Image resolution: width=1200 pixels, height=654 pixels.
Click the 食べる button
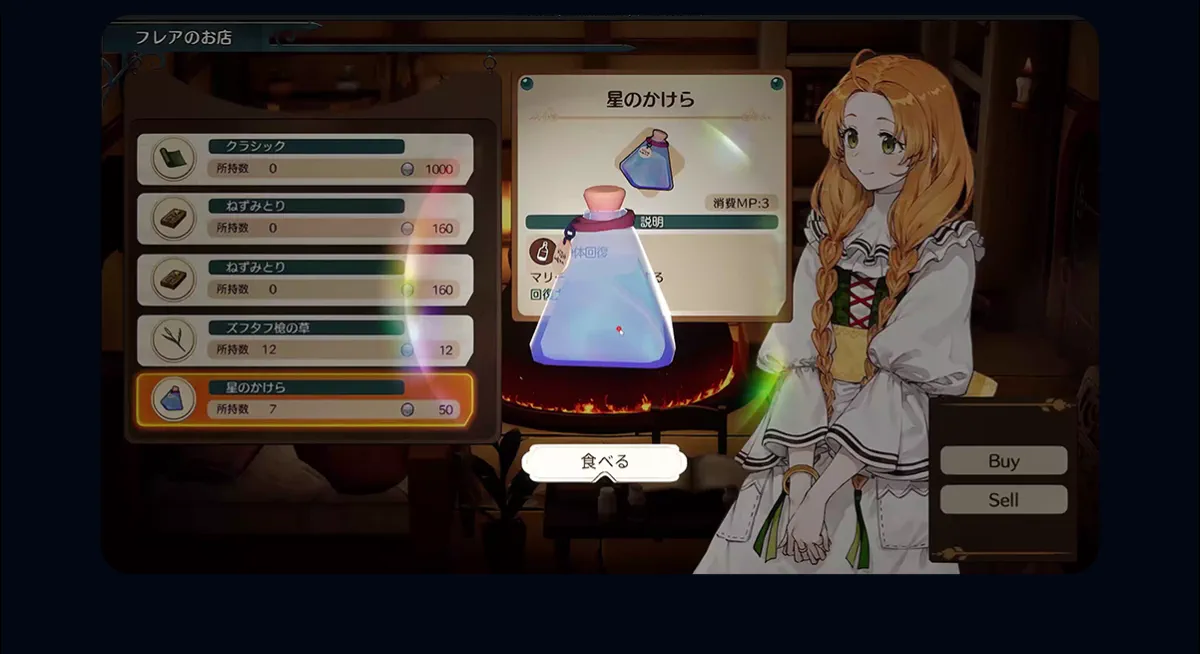click(604, 462)
